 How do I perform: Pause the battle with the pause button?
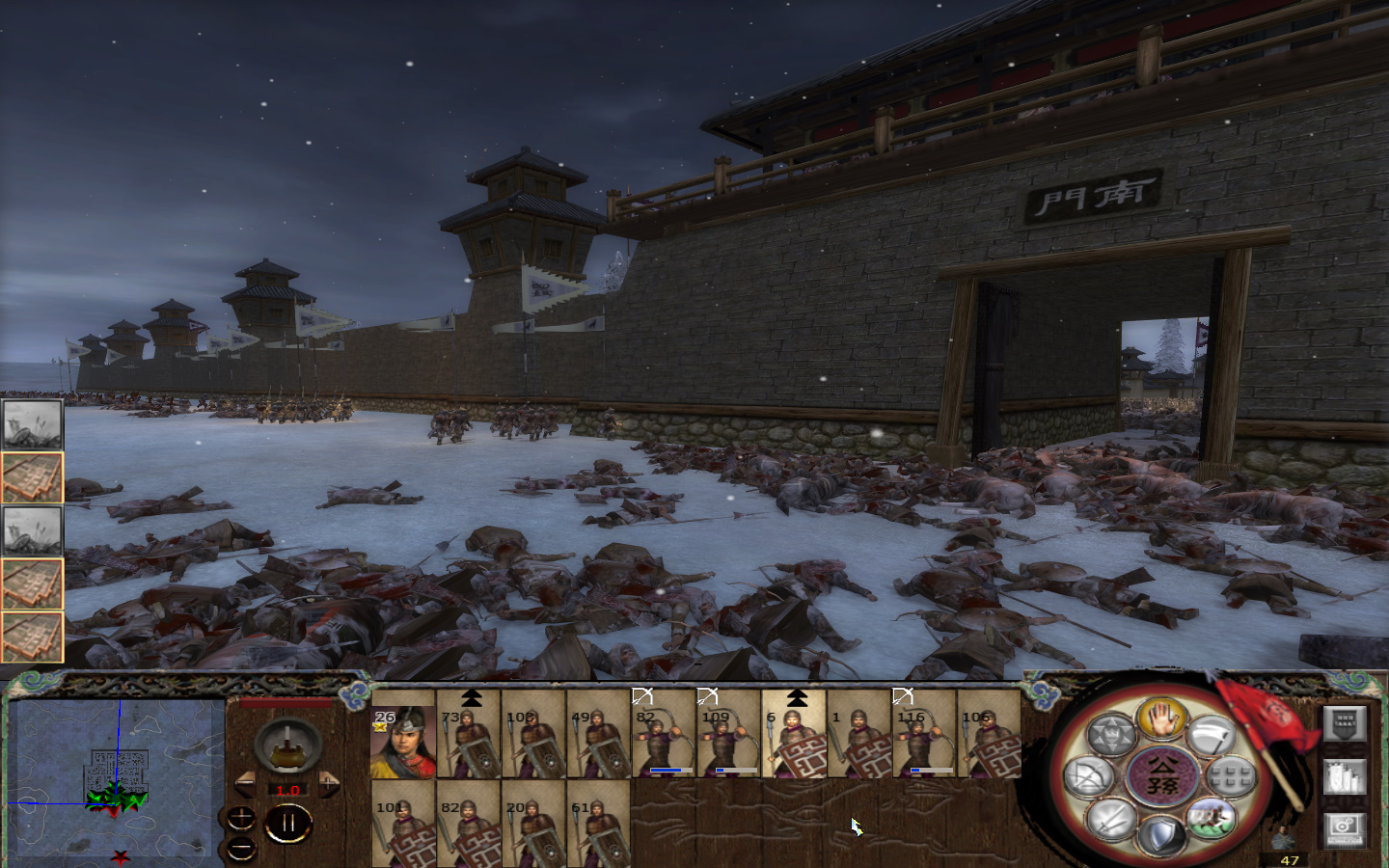[x=287, y=822]
